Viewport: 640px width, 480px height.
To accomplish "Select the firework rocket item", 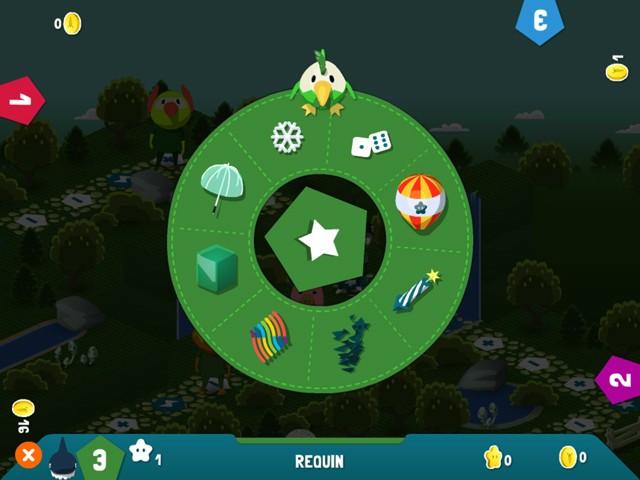I will tap(418, 289).
